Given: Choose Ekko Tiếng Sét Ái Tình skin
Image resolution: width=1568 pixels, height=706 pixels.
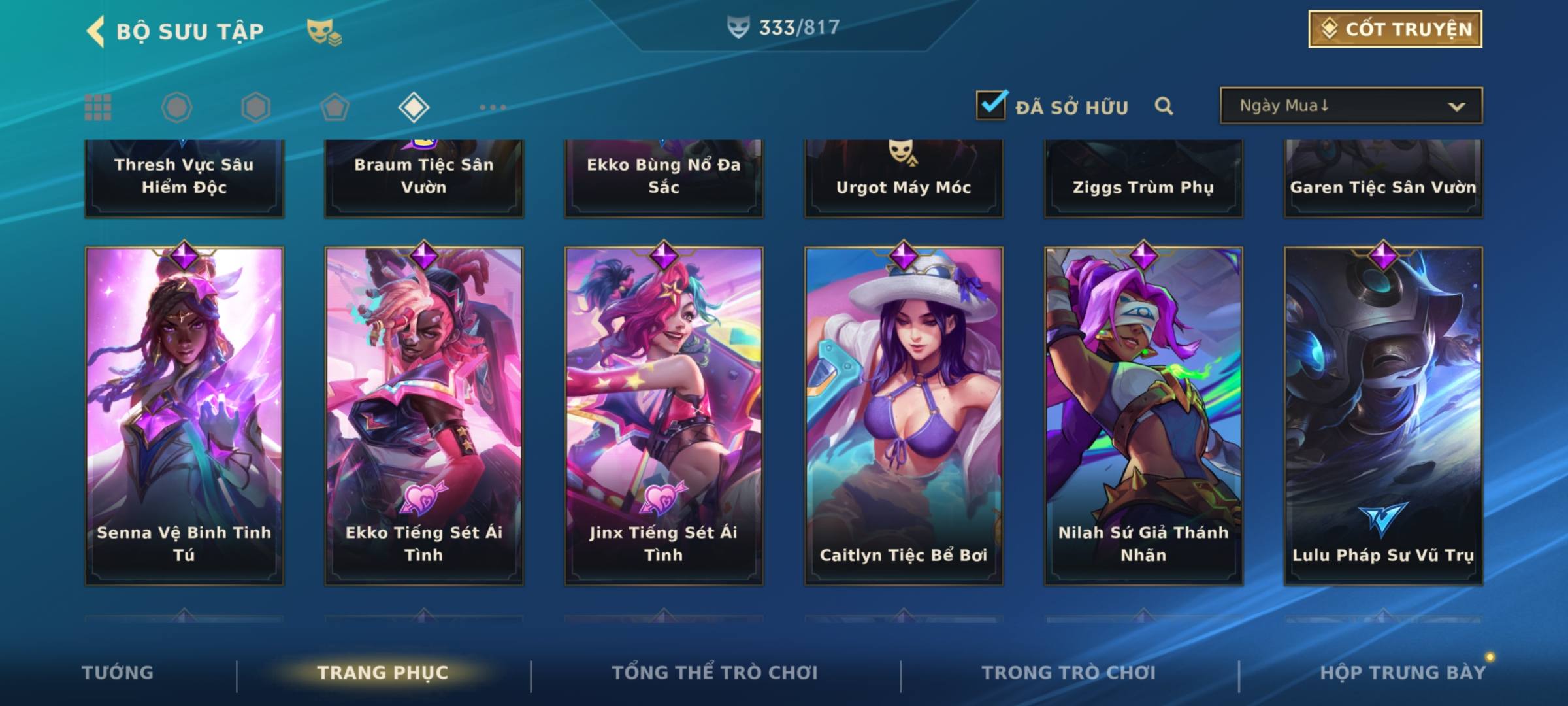Looking at the screenshot, I should click(x=424, y=416).
